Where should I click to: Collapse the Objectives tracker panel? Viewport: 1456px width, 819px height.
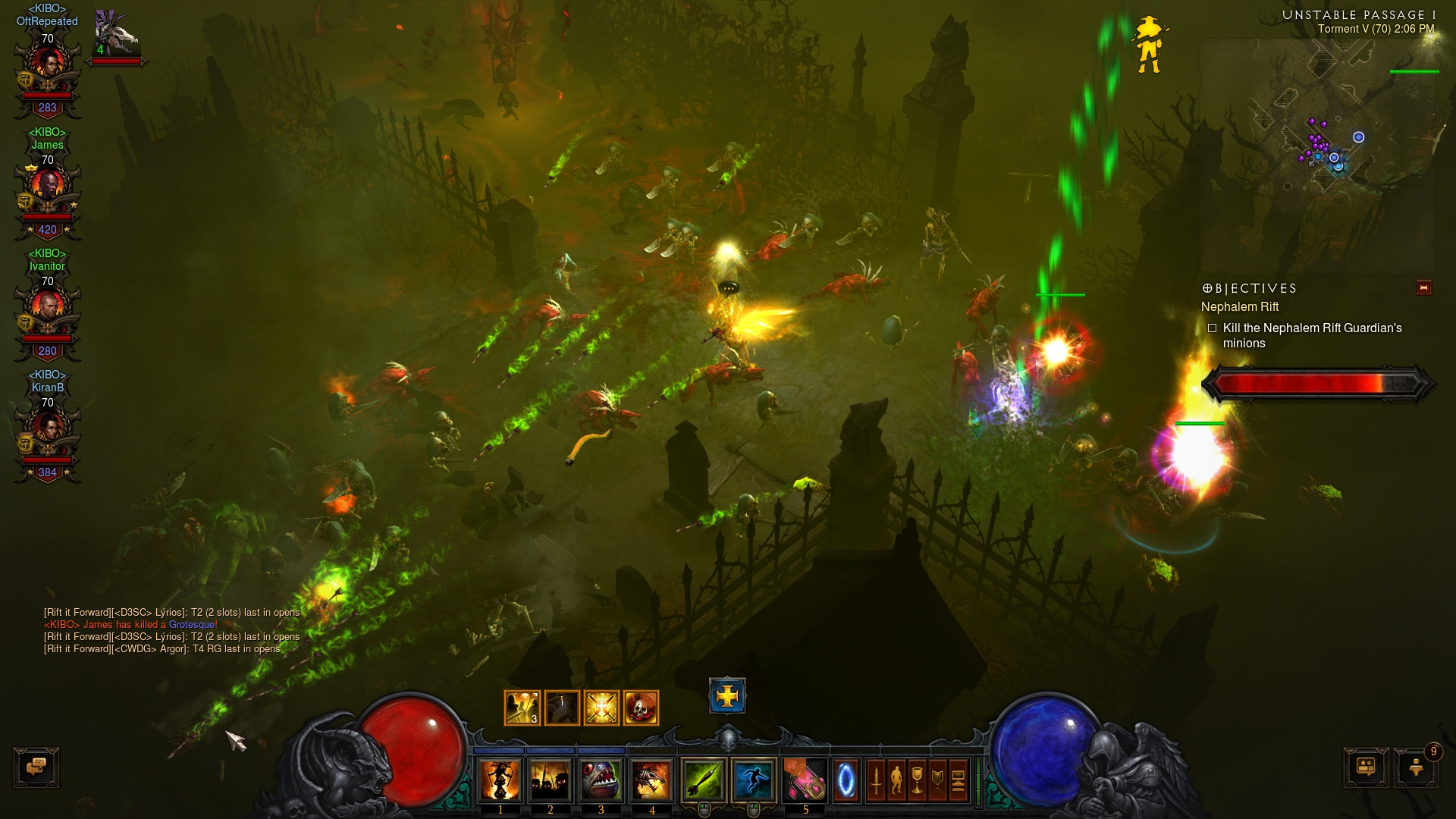(1423, 287)
